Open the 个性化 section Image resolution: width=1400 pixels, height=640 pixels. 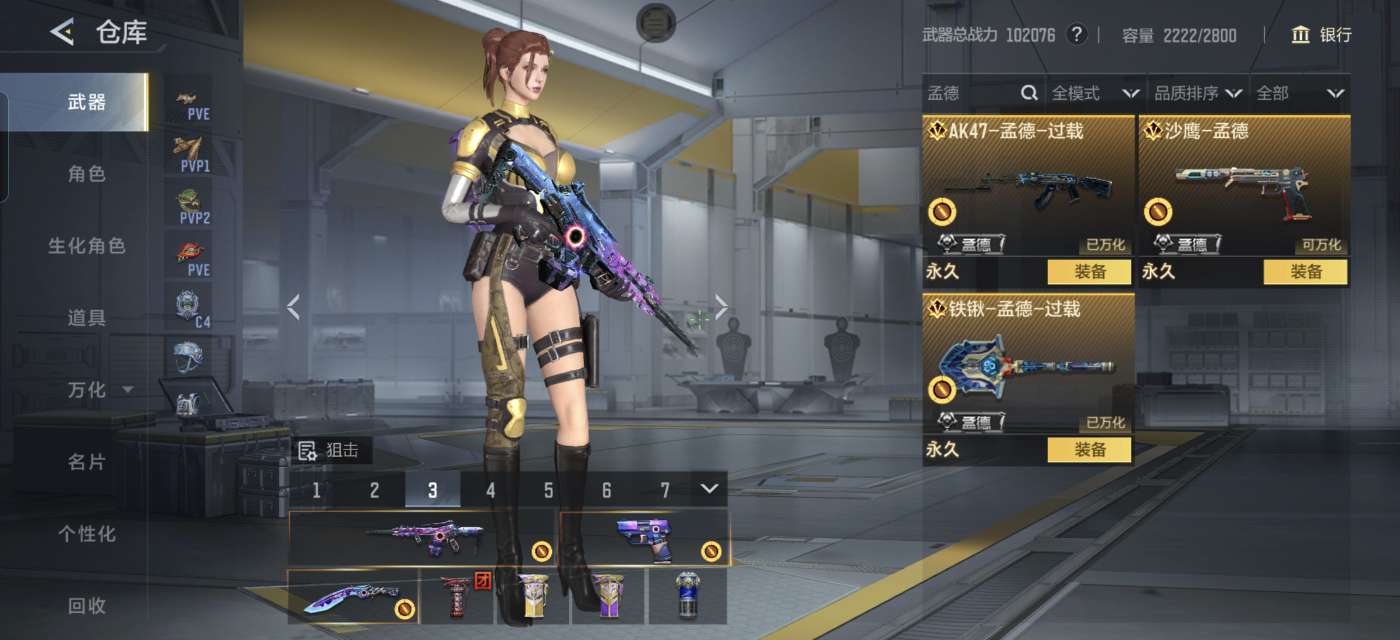tap(86, 534)
